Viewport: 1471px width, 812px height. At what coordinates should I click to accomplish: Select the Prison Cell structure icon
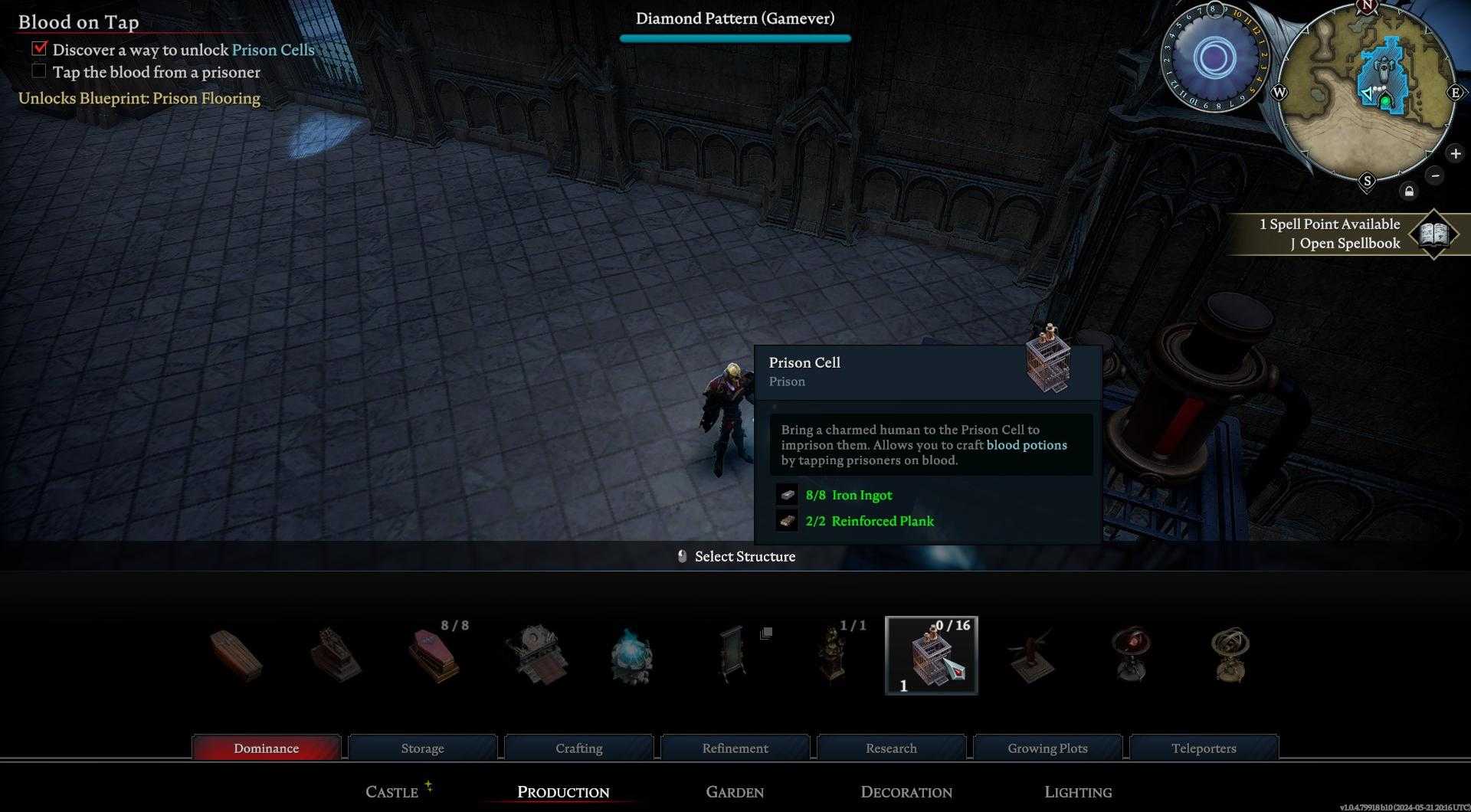pos(931,655)
